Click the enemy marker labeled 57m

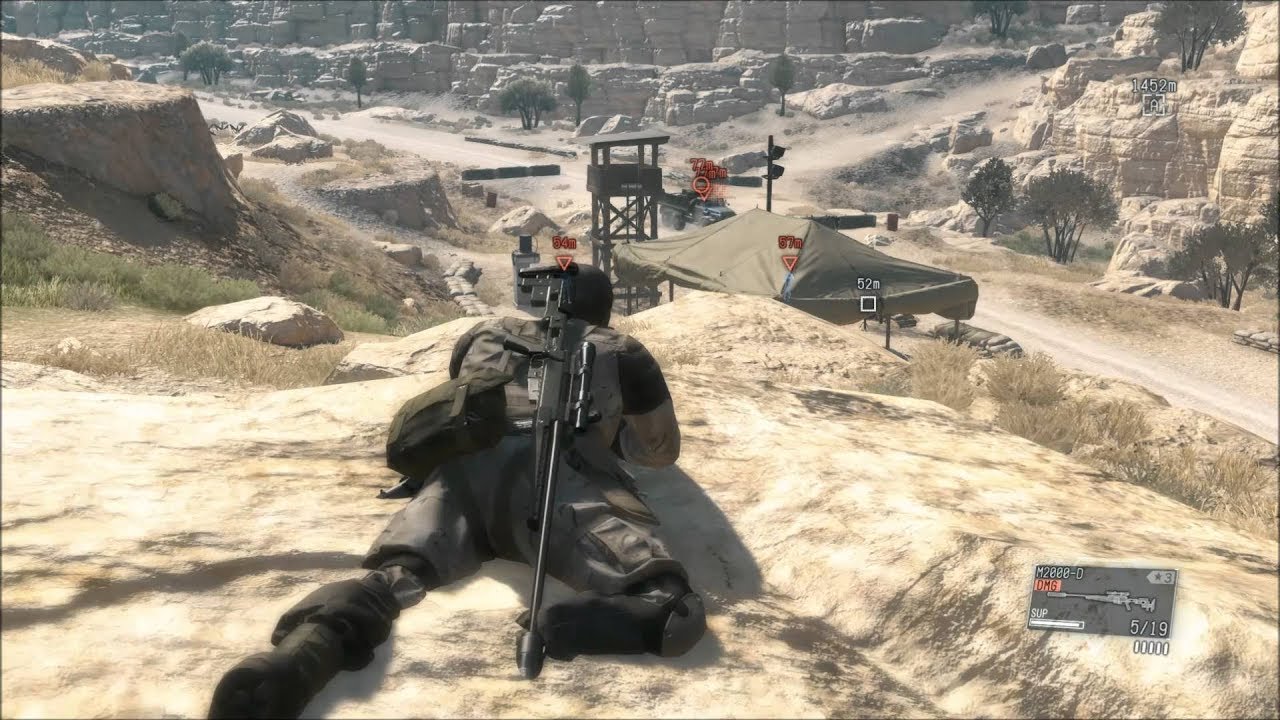[789, 241]
